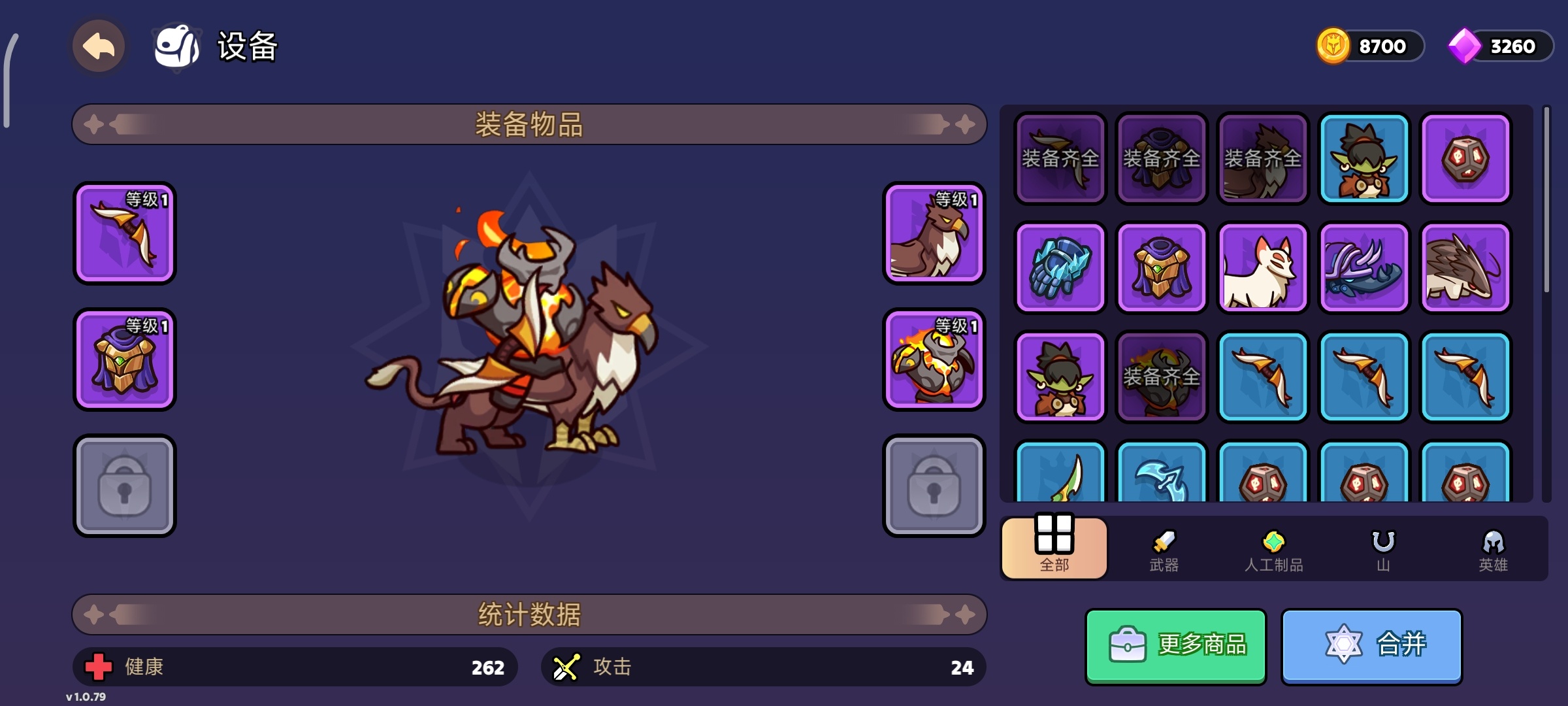The height and width of the screenshot is (706, 1568).
Task: Click the backpack icon next to 设备
Action: pos(177,46)
